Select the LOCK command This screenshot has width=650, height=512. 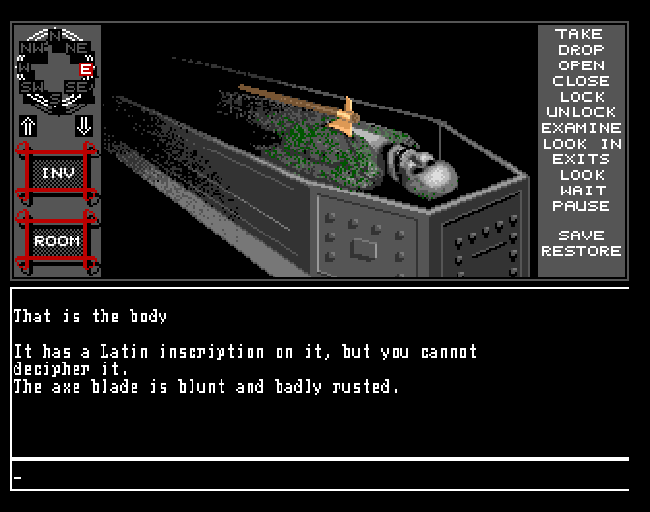pos(580,97)
